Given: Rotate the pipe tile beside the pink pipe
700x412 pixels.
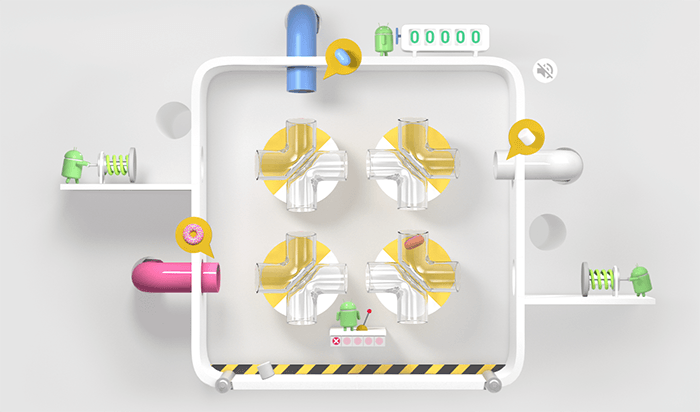Looking at the screenshot, I should coord(299,276).
